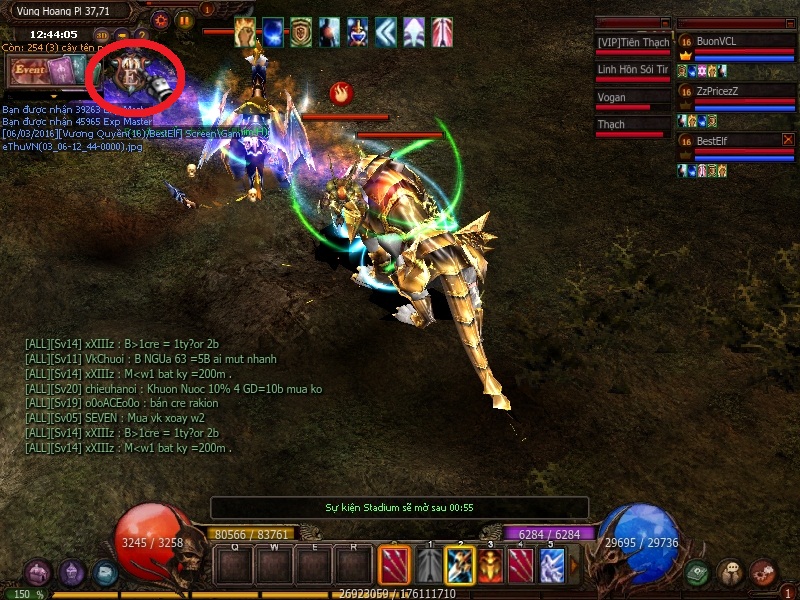Viewport: 800px width, 600px height.
Task: Click the circled E shield icon
Action: tap(132, 72)
